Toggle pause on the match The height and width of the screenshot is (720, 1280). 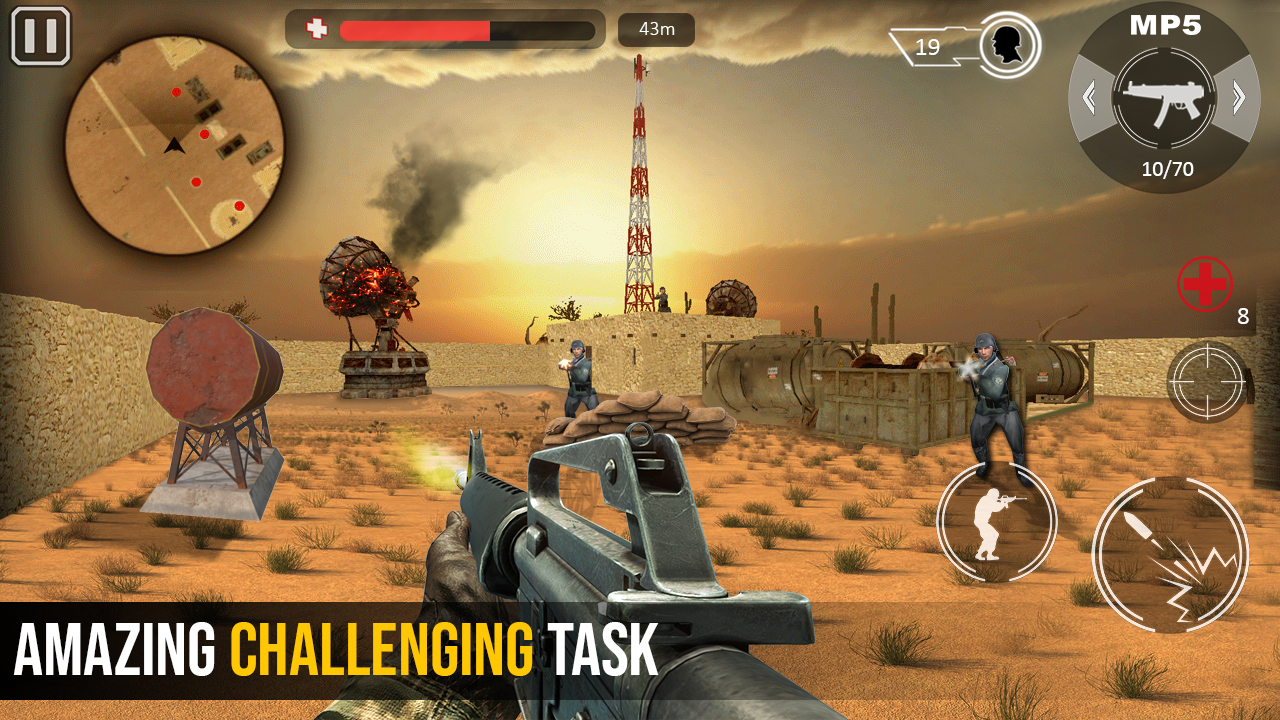click(38, 36)
